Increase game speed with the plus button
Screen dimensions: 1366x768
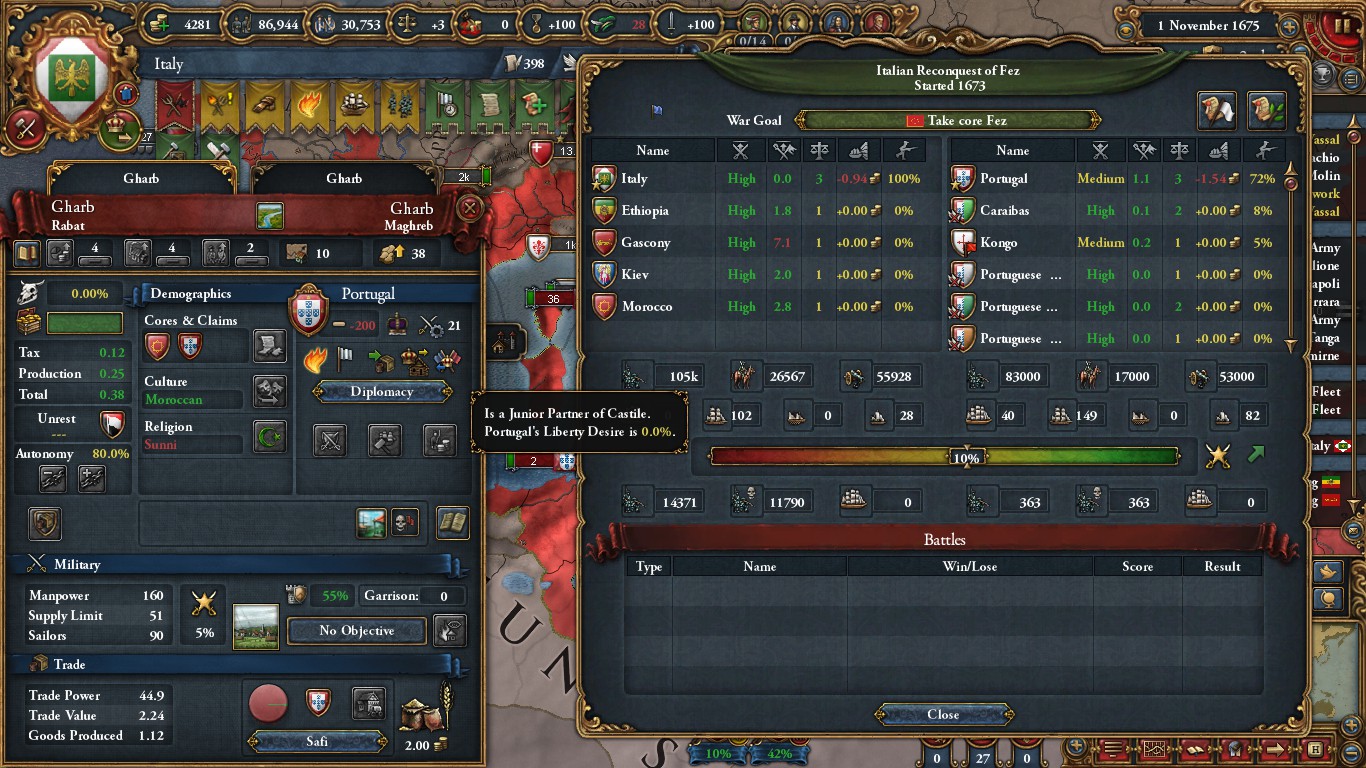coord(1288,26)
